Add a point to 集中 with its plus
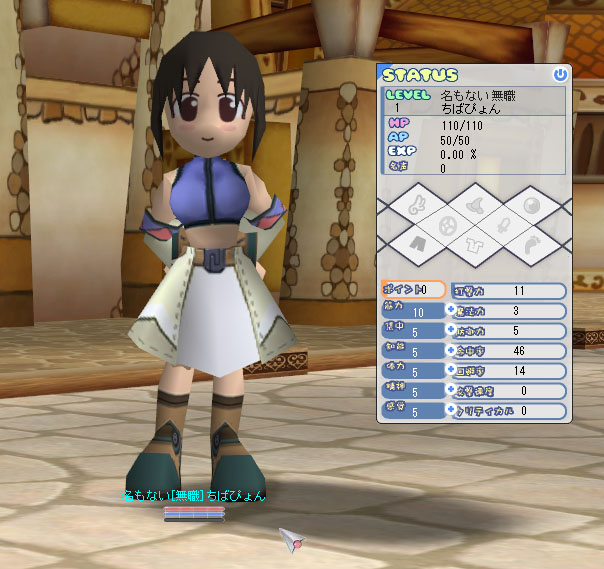 450,330
